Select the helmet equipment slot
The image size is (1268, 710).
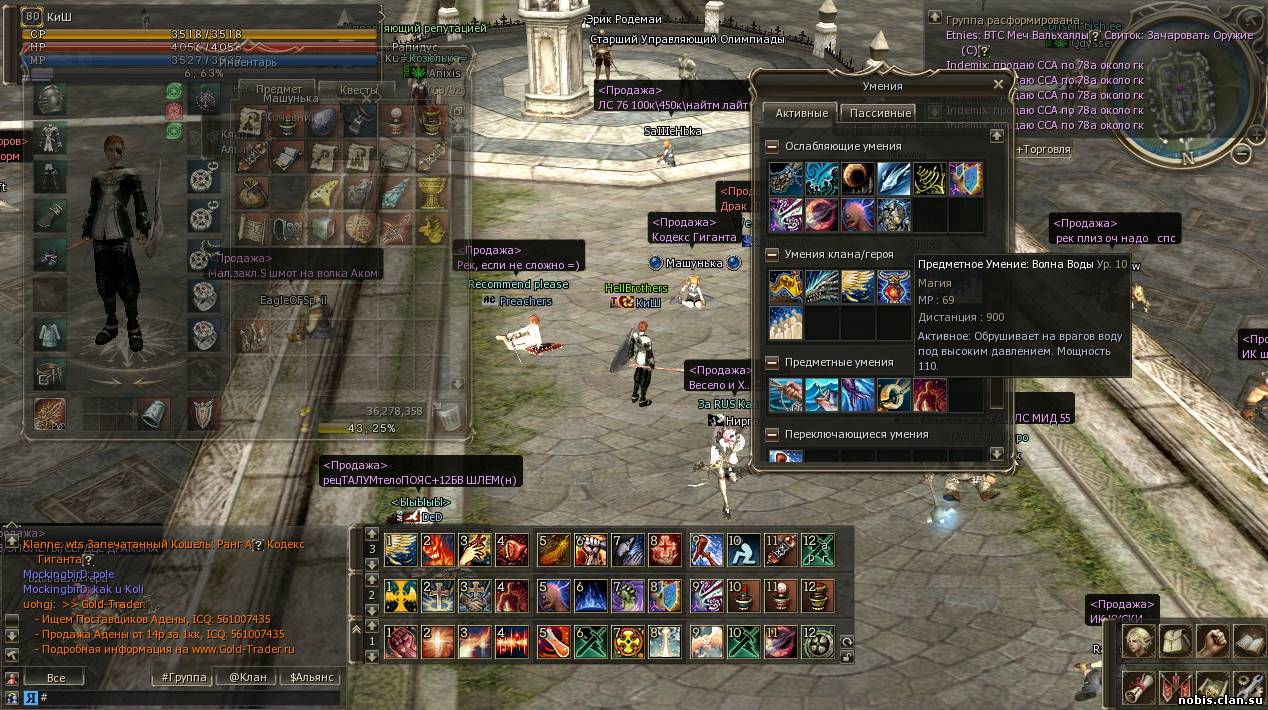point(50,98)
